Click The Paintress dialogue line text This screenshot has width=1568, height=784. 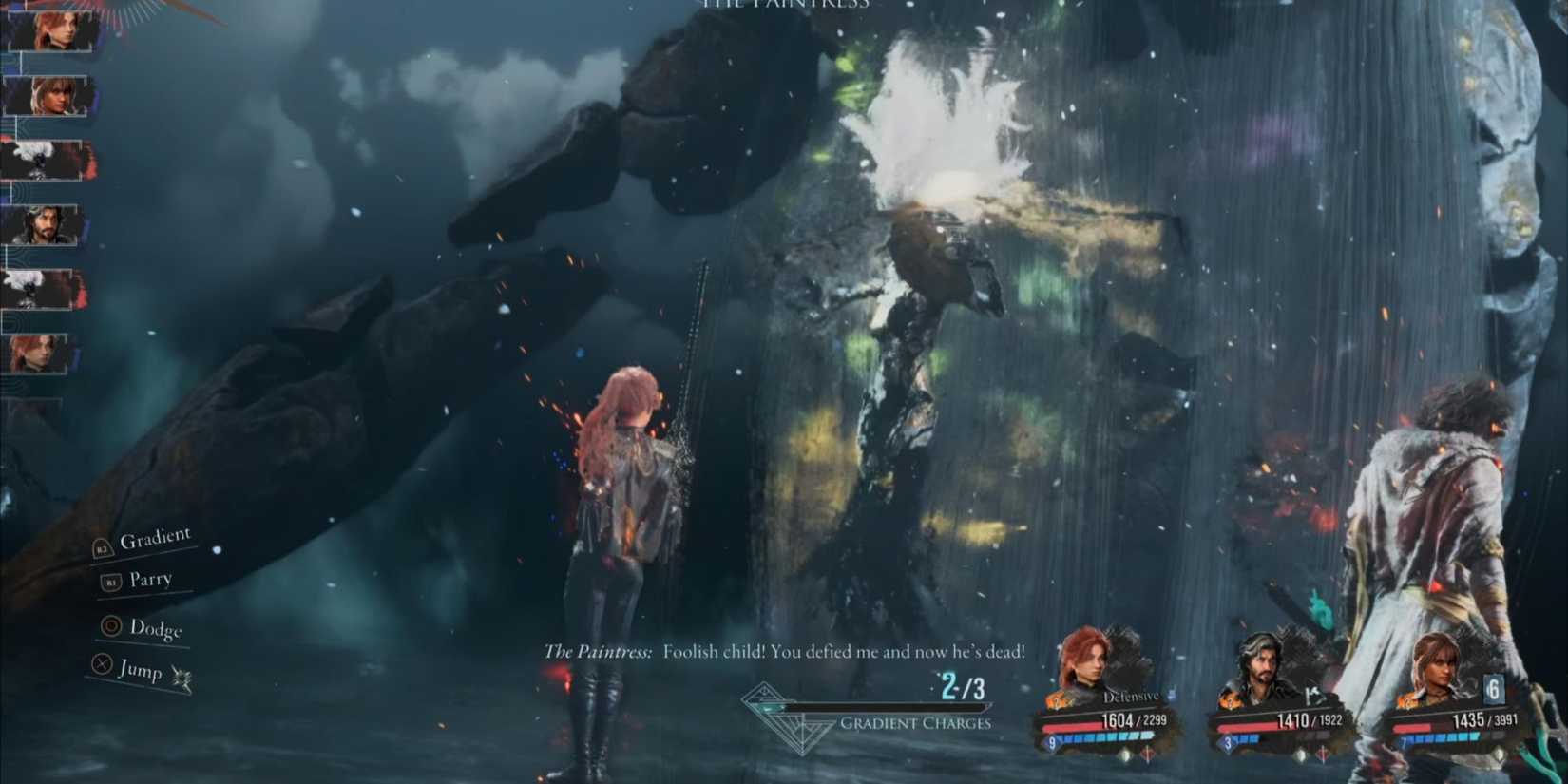tap(784, 652)
